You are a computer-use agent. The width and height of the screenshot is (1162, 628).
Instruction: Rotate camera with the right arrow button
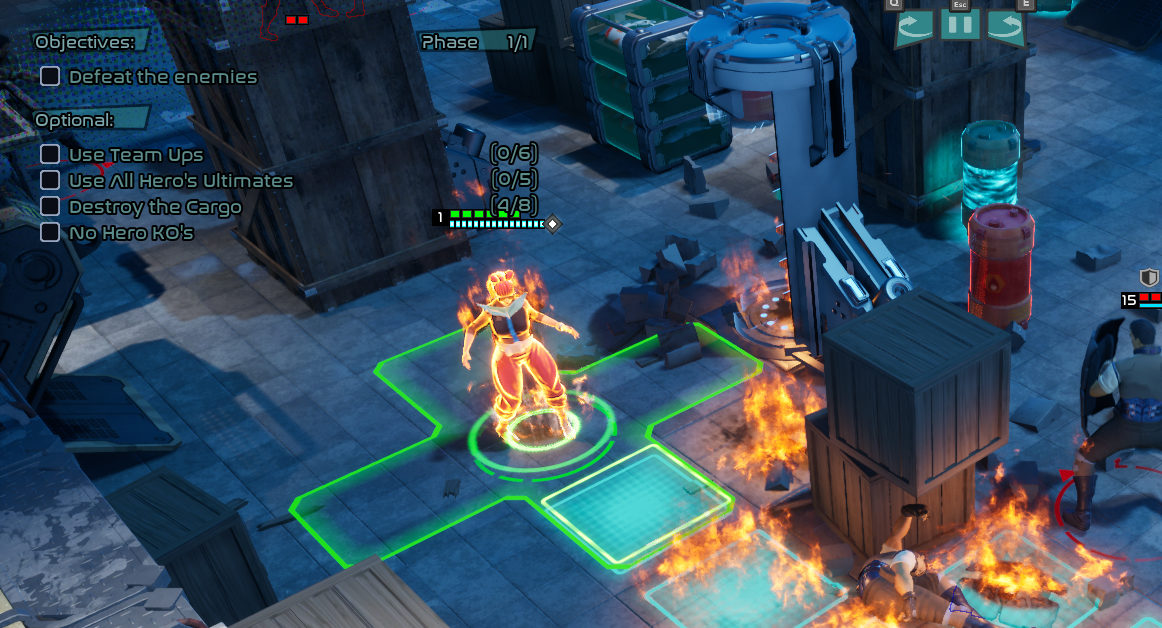point(1005,26)
